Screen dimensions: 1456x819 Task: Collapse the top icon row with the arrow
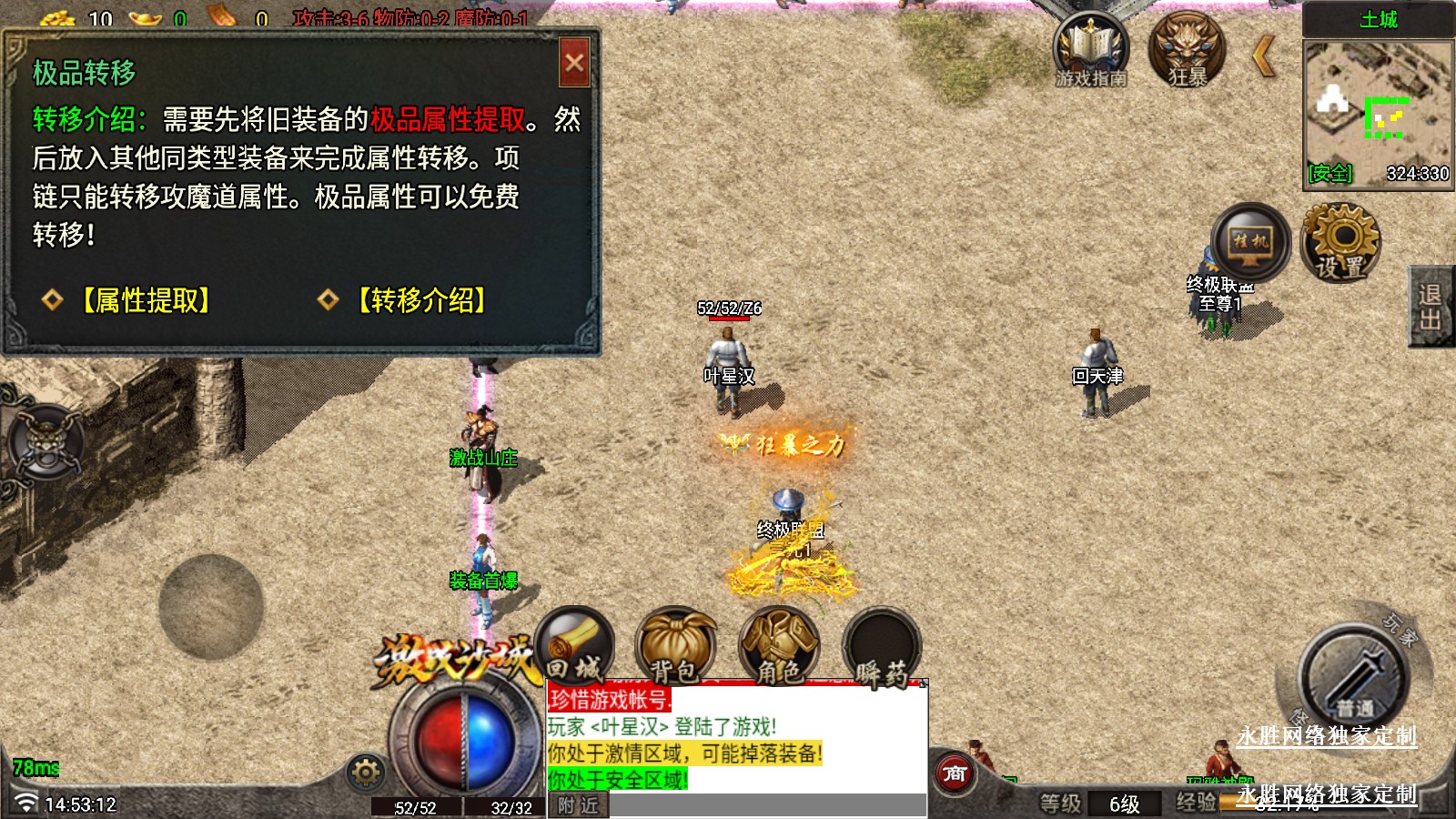[x=1263, y=56]
